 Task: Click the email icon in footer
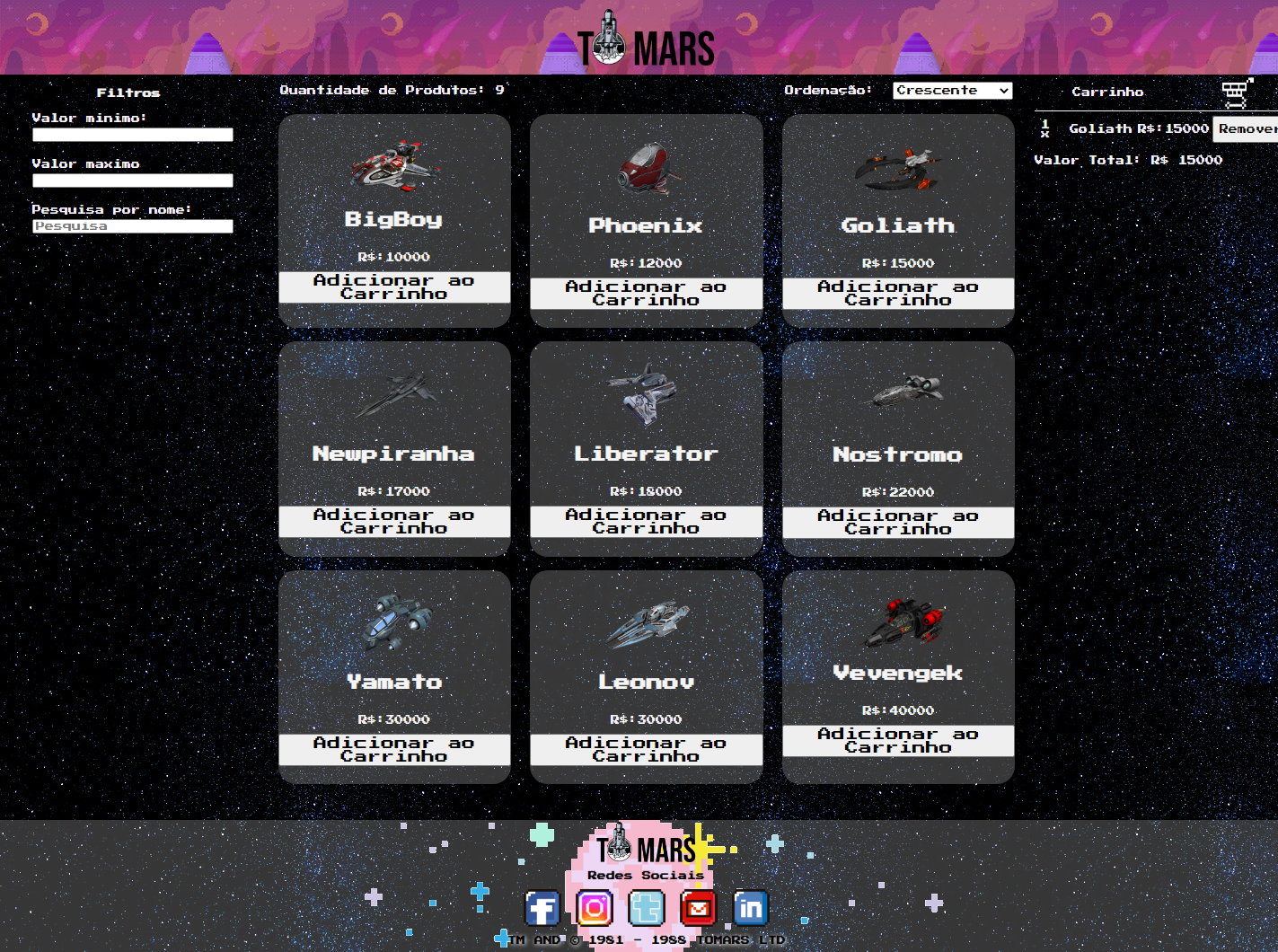(698, 909)
